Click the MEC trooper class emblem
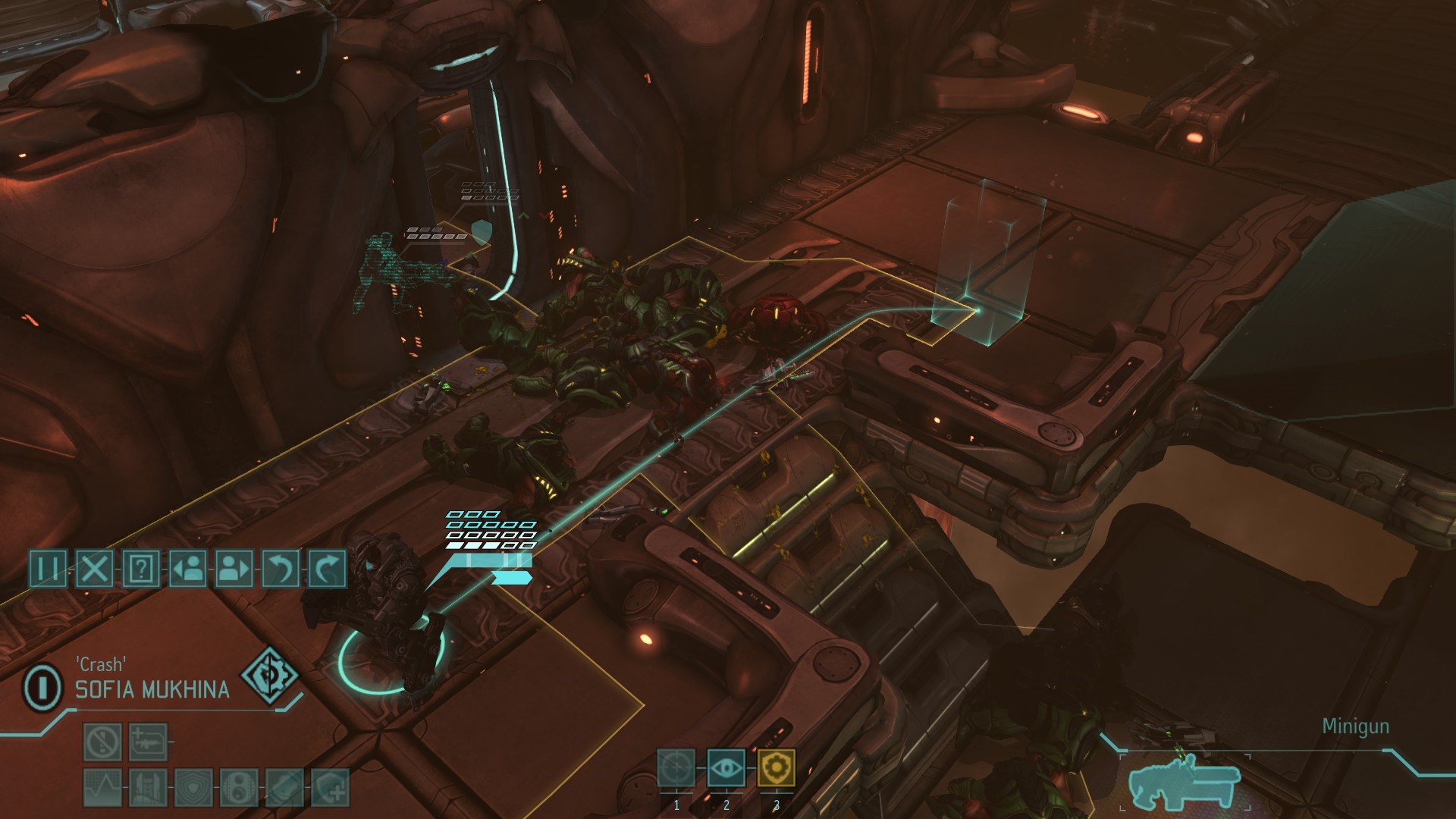 tap(268, 674)
